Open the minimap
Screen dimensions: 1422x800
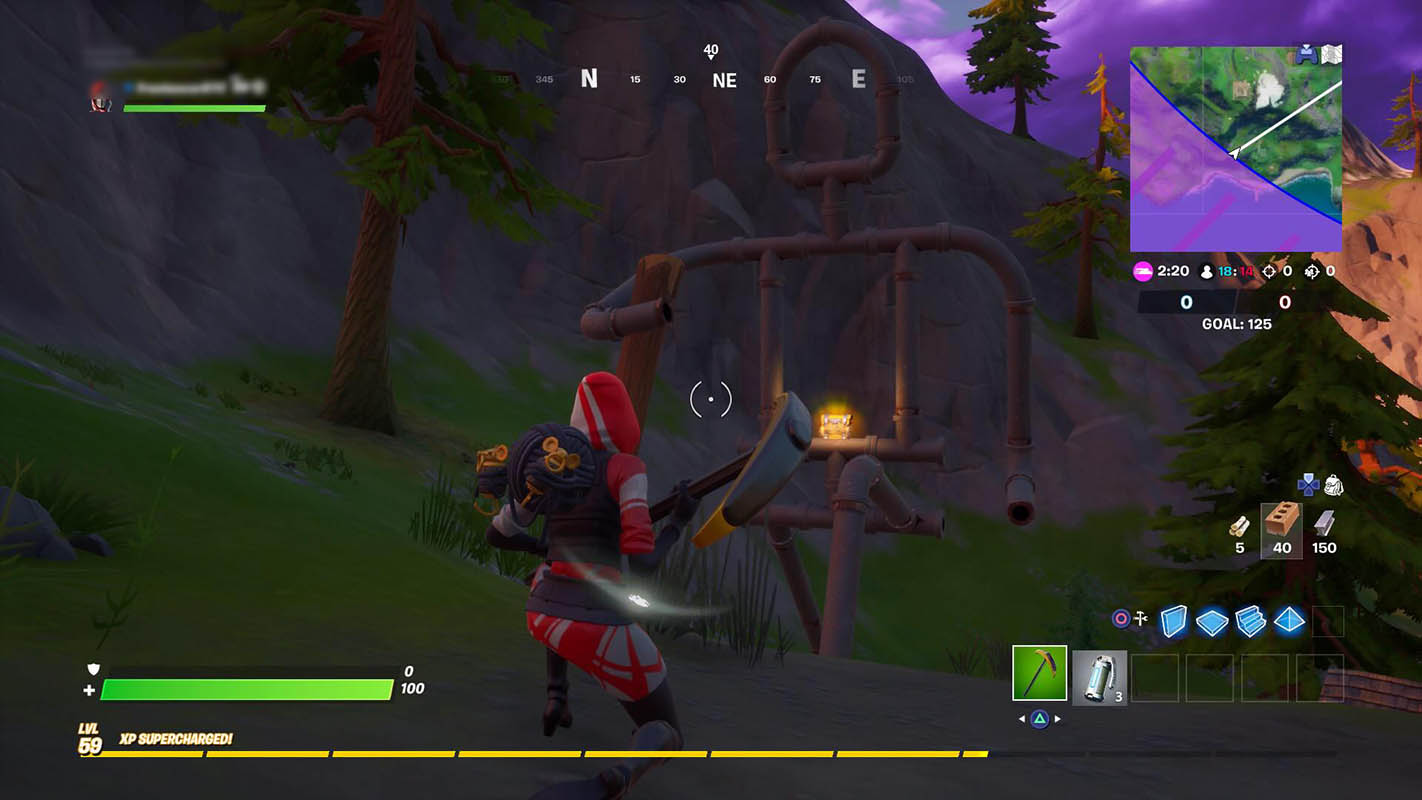tap(1235, 149)
